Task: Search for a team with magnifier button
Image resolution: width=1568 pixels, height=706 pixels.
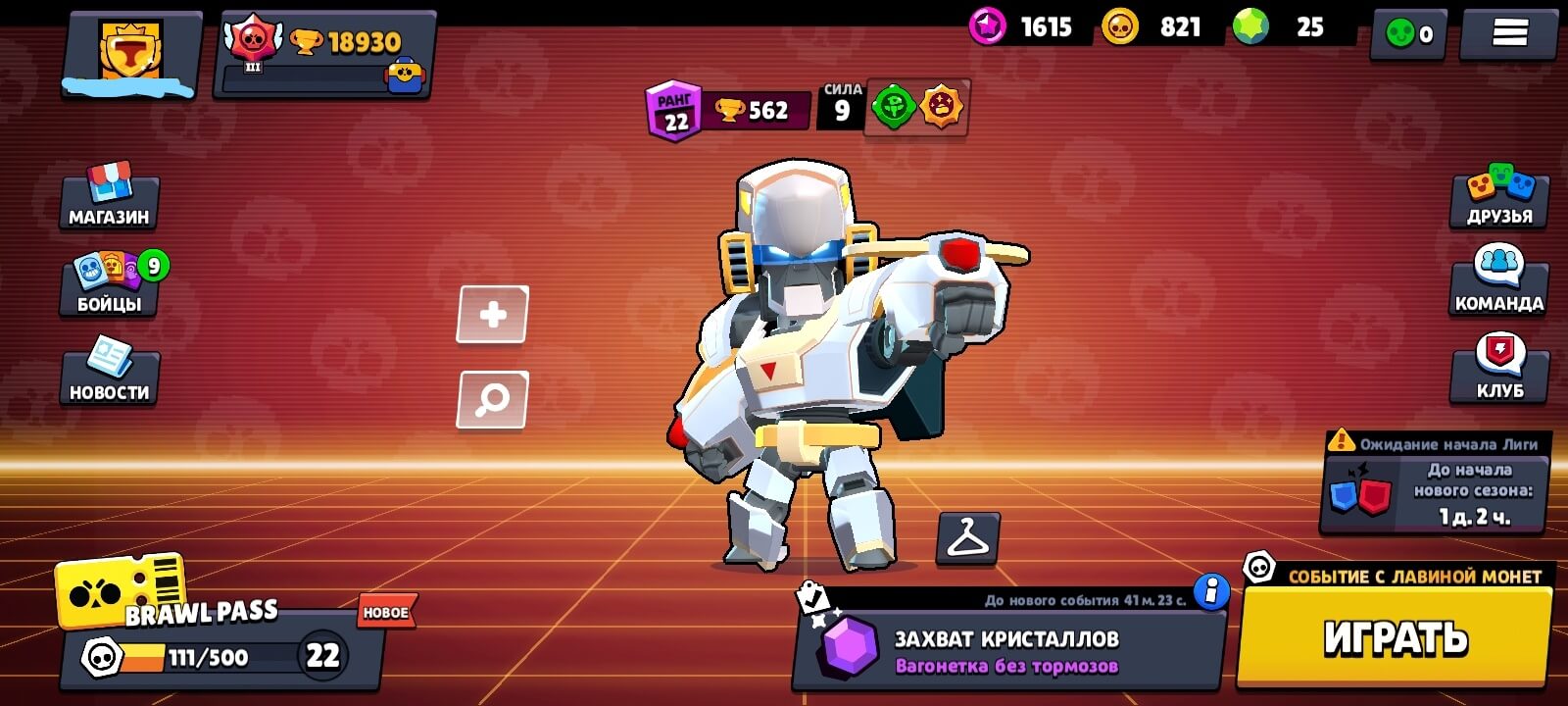Action: 493,399
